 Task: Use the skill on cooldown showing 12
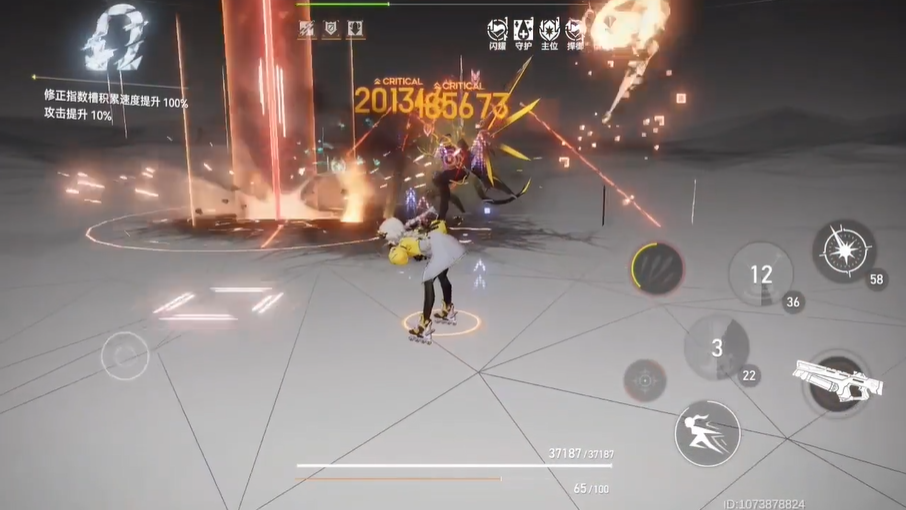(761, 273)
